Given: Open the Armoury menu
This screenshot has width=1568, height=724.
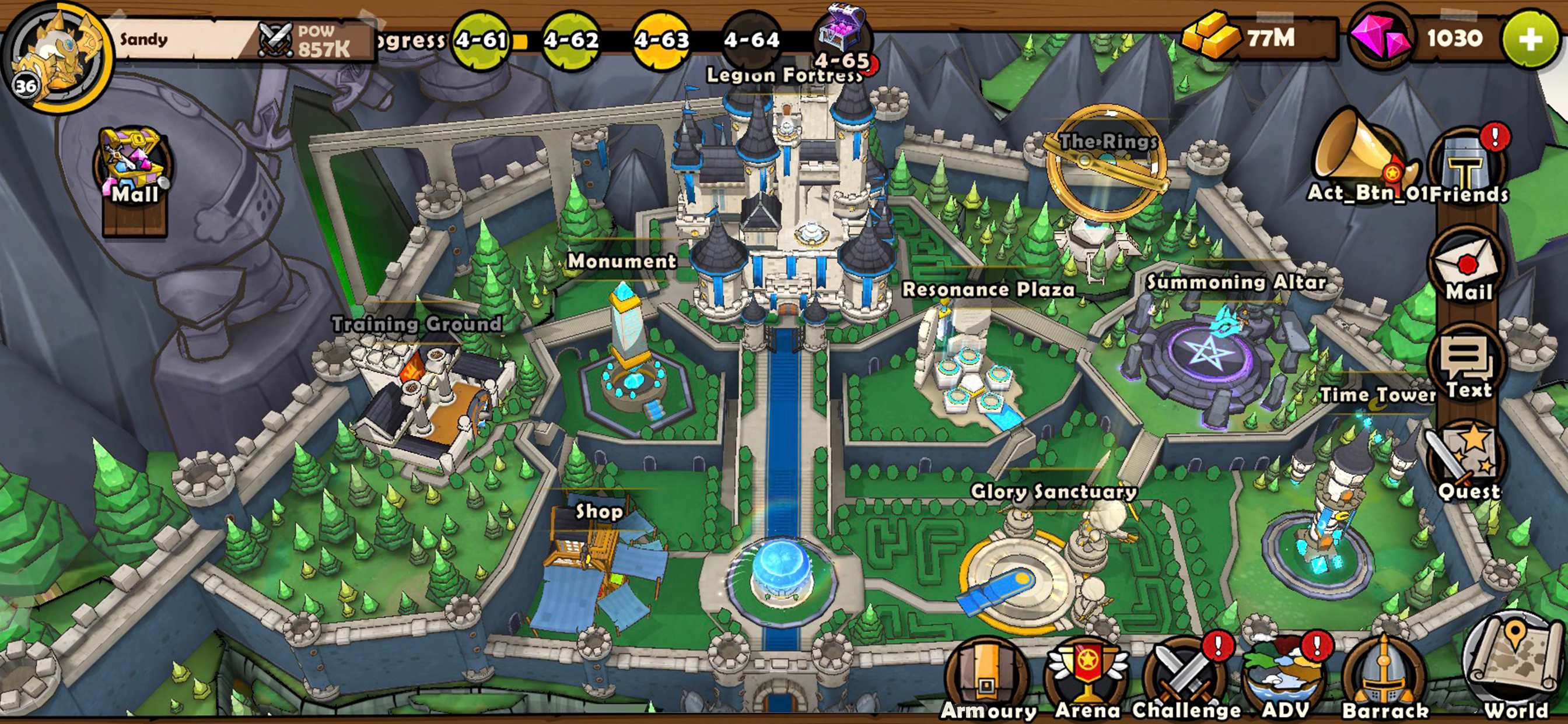Looking at the screenshot, I should (988, 679).
